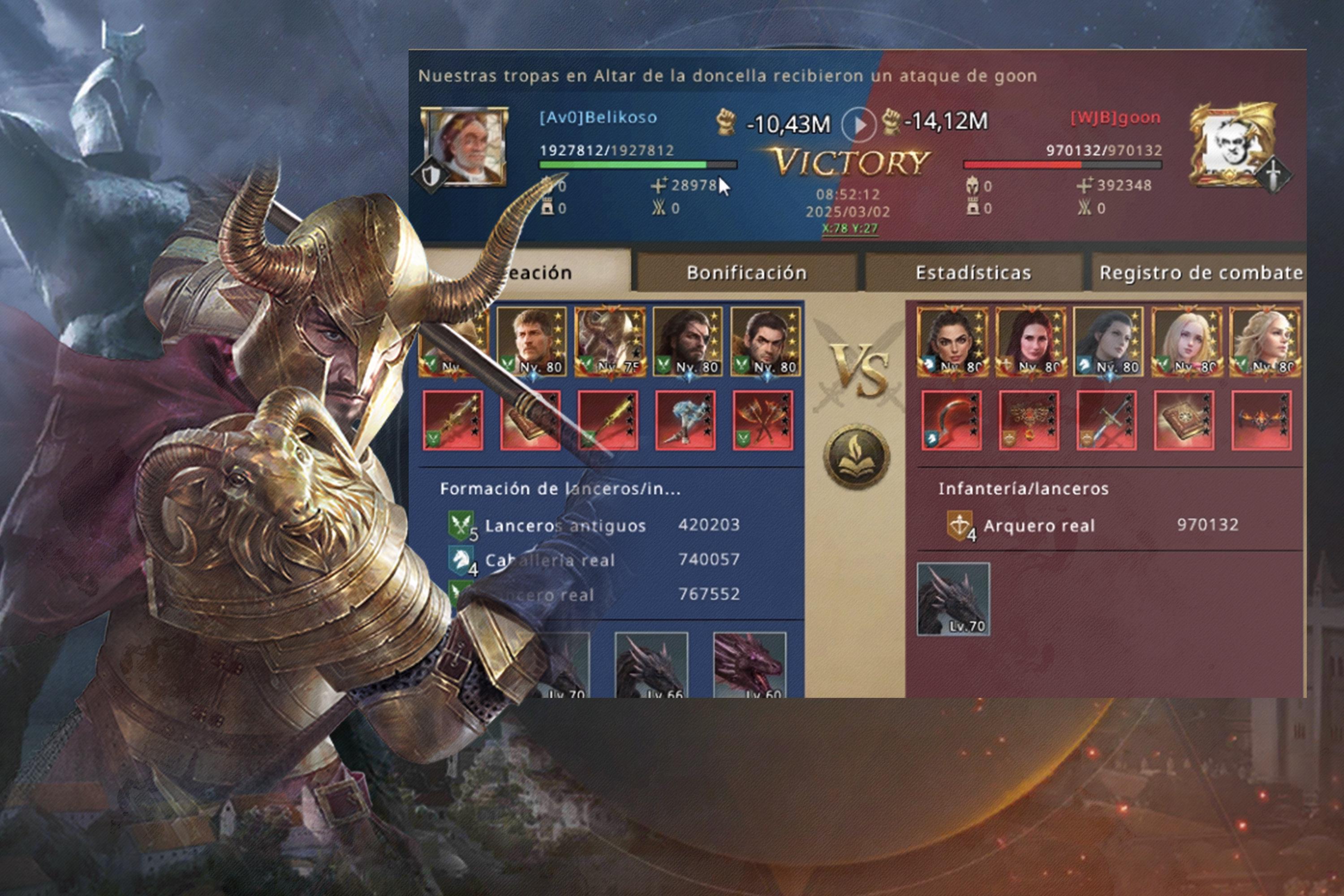This screenshot has height=896, width=1344.
Task: Show the Registro de combate tab
Action: [x=1200, y=272]
